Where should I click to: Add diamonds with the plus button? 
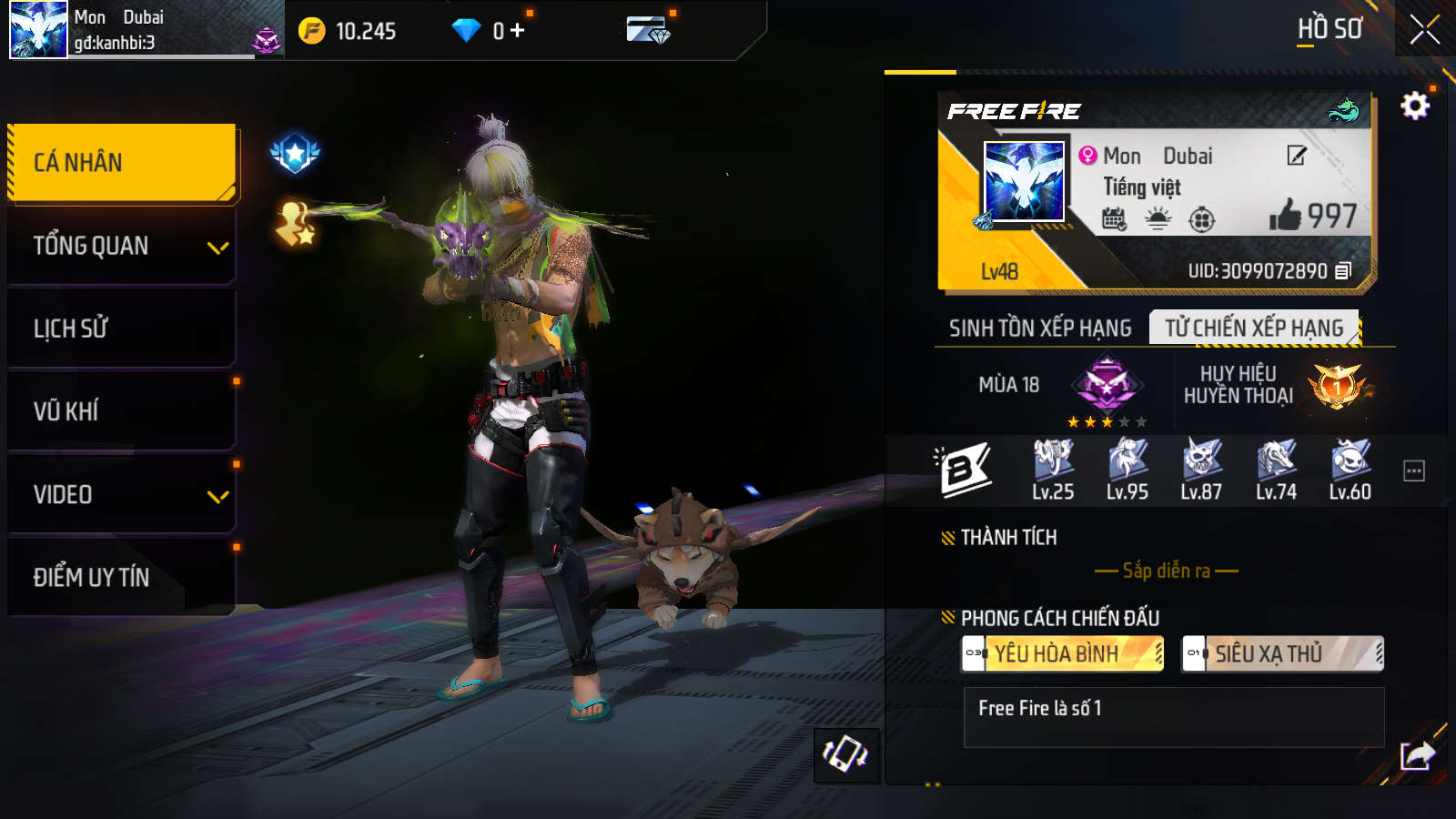pyautogui.click(x=518, y=31)
